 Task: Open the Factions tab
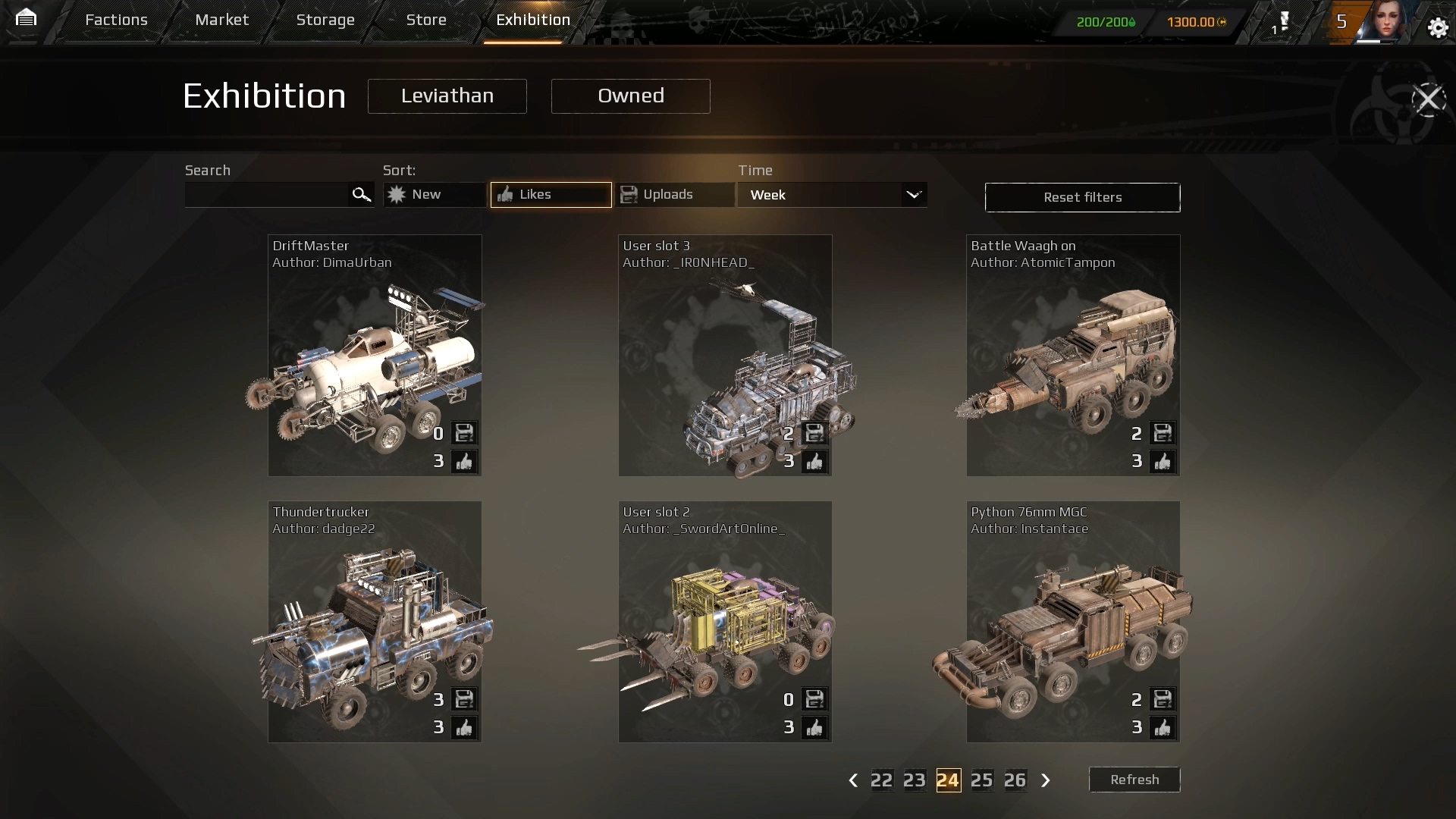[x=116, y=20]
